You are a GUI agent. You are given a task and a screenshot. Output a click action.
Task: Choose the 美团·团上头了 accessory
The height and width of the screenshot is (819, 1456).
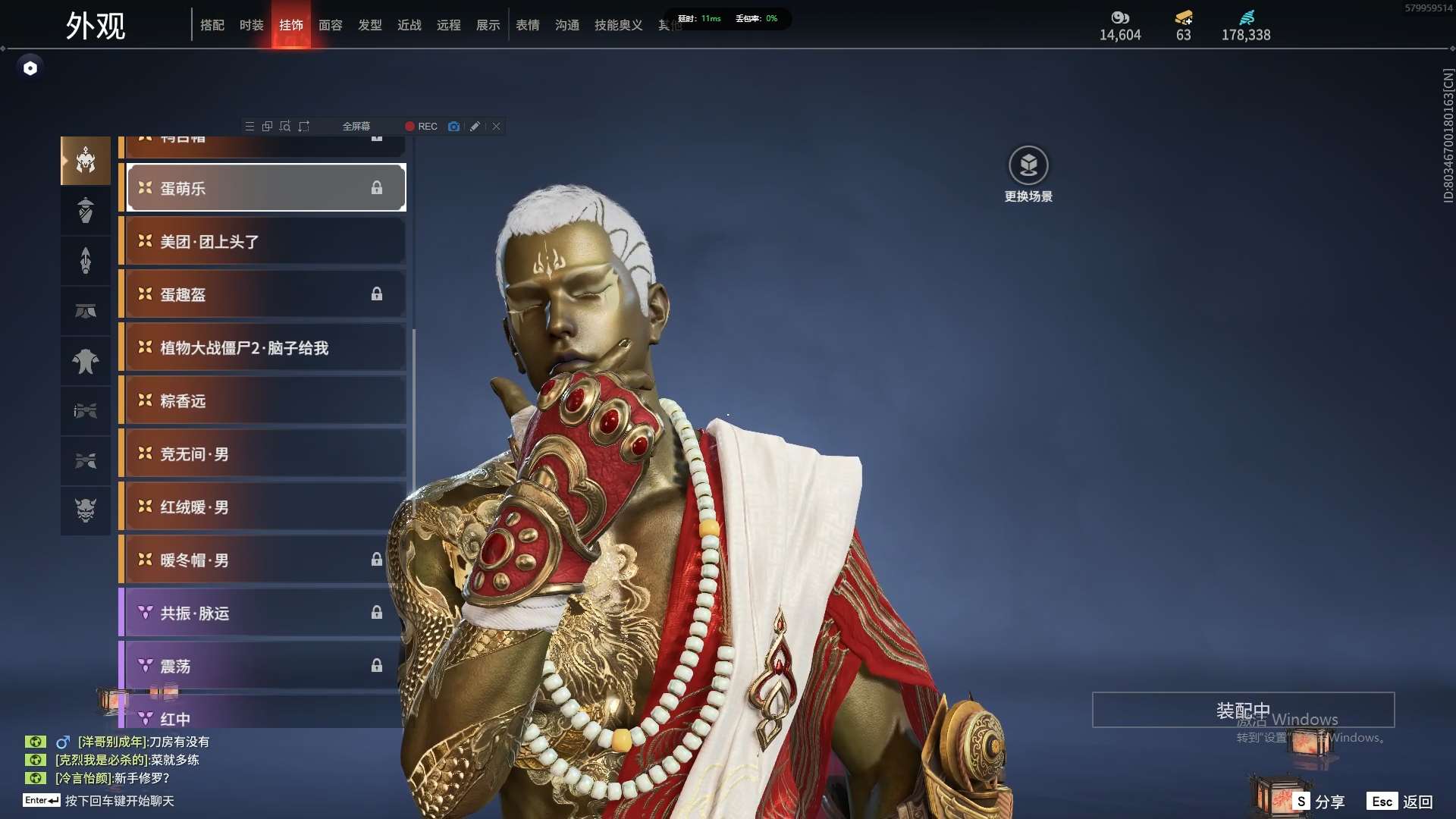[x=265, y=241]
